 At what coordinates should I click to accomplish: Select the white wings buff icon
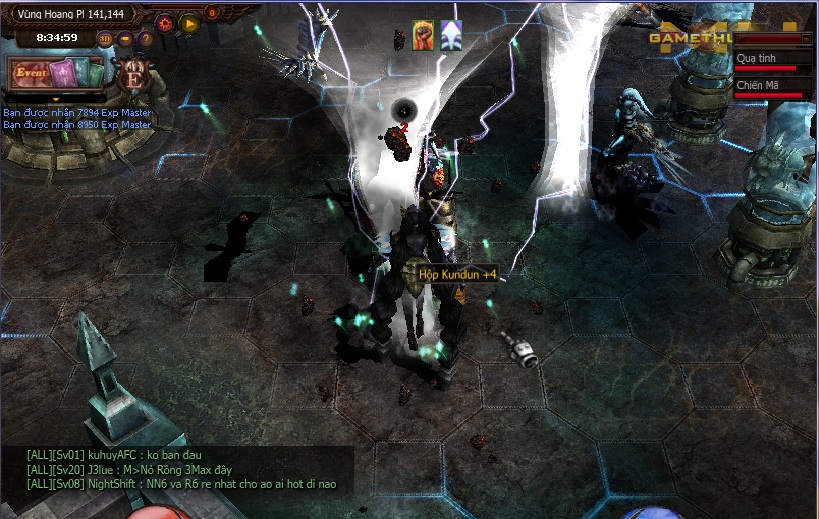451,35
